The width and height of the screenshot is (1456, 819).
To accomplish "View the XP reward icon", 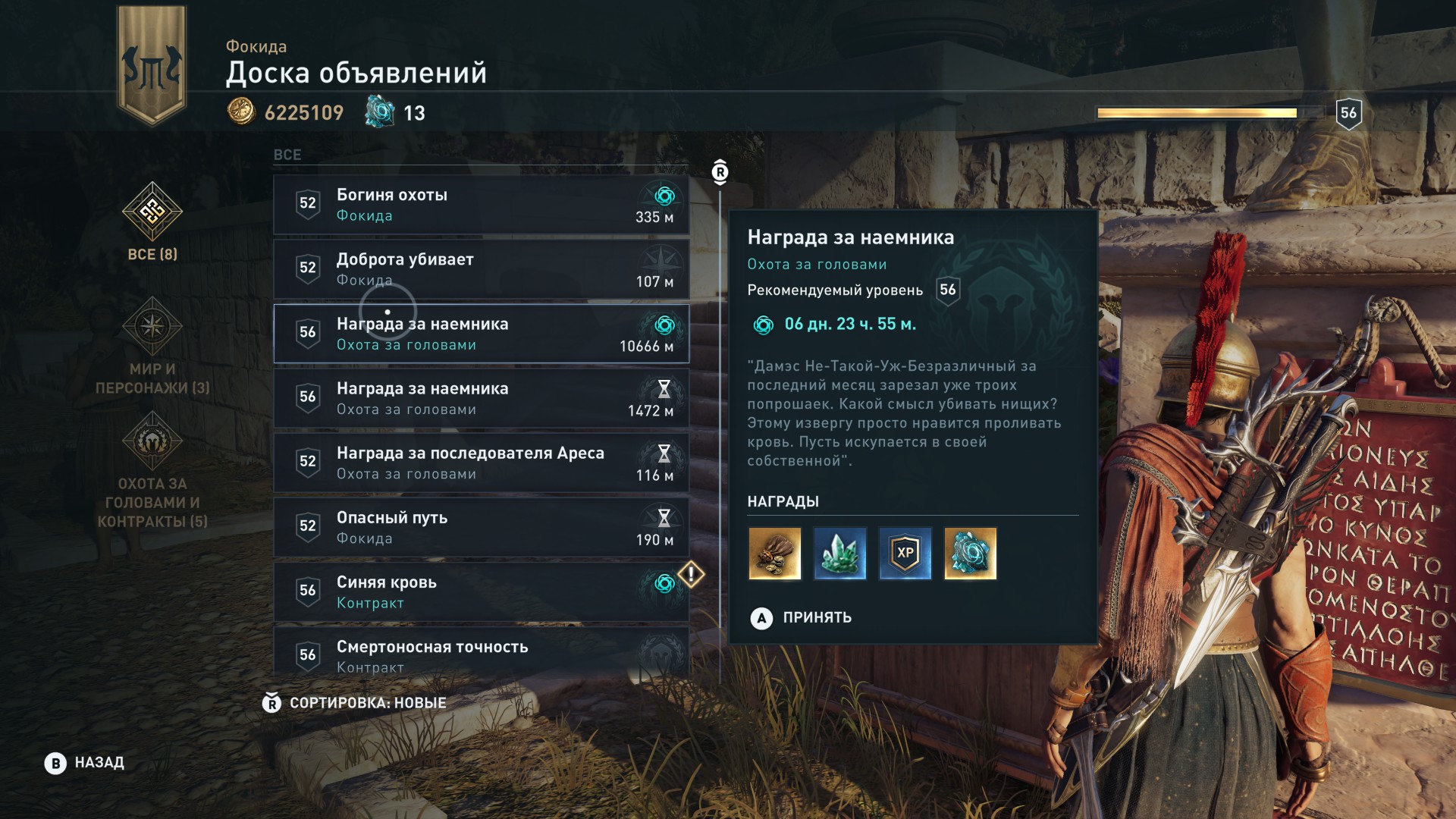I will coord(905,554).
